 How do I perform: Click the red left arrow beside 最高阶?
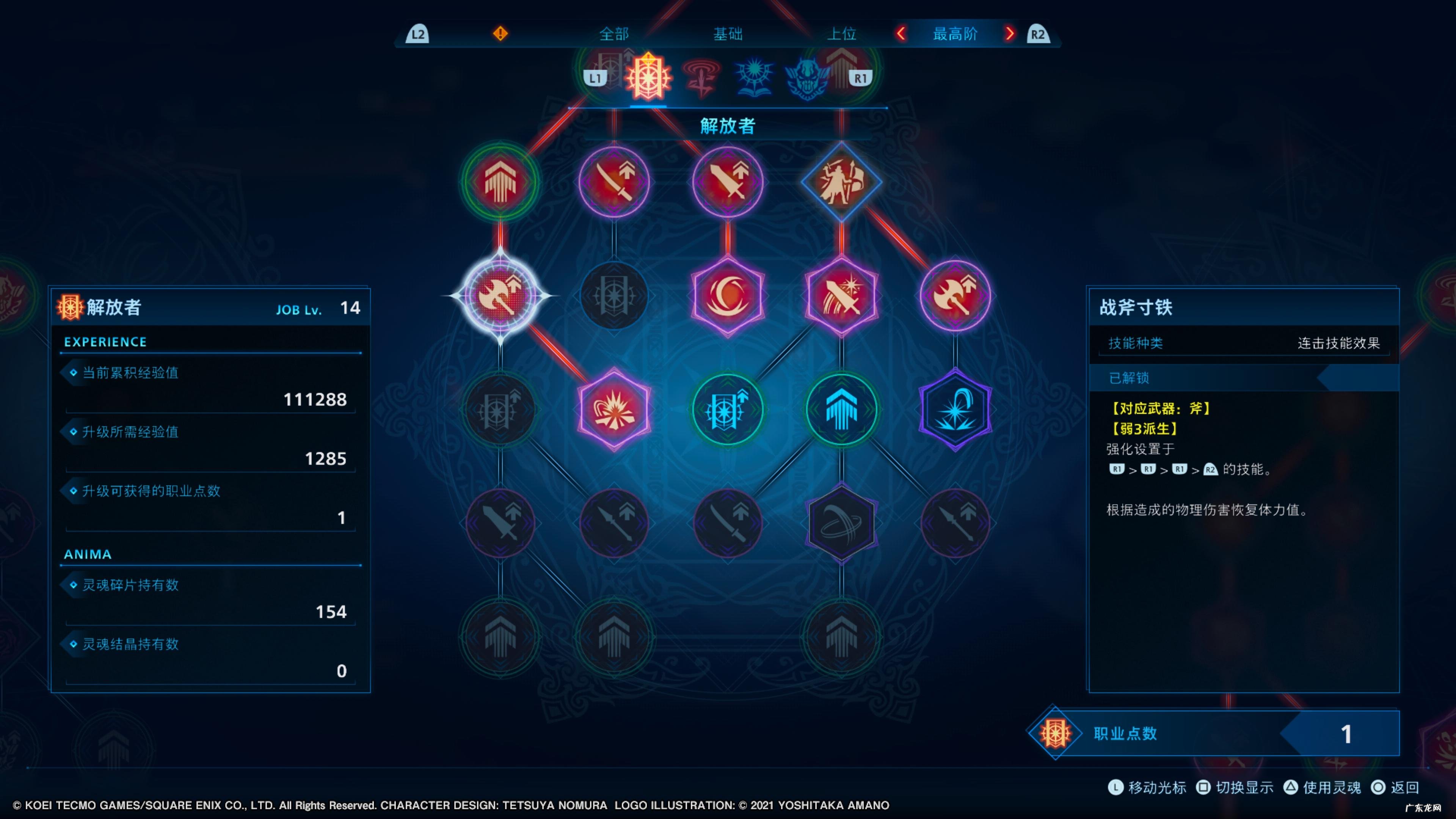(902, 34)
